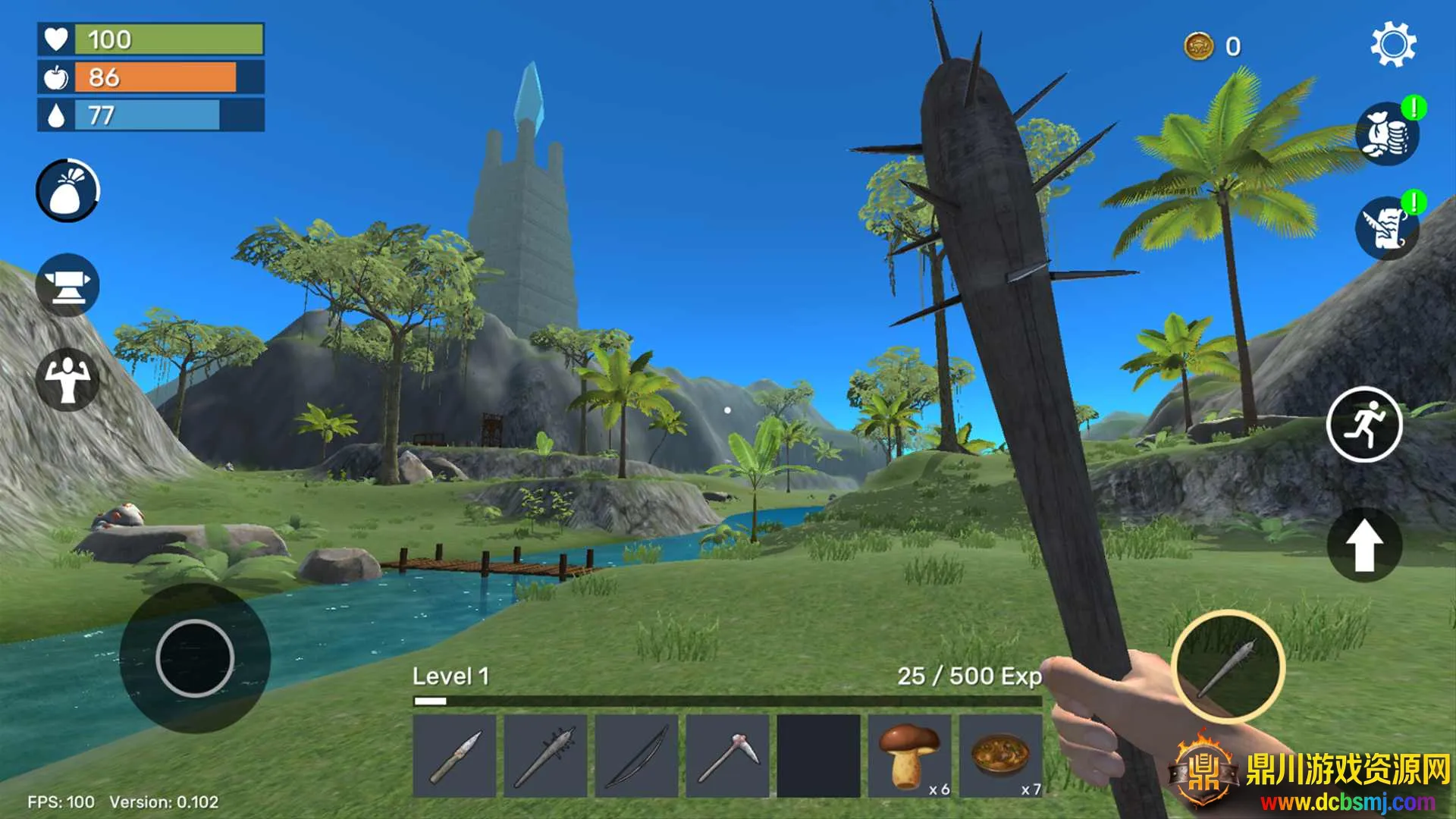Viewport: 1456px width, 819px height.
Task: Select the spiked club hotbar slot
Action: click(545, 756)
